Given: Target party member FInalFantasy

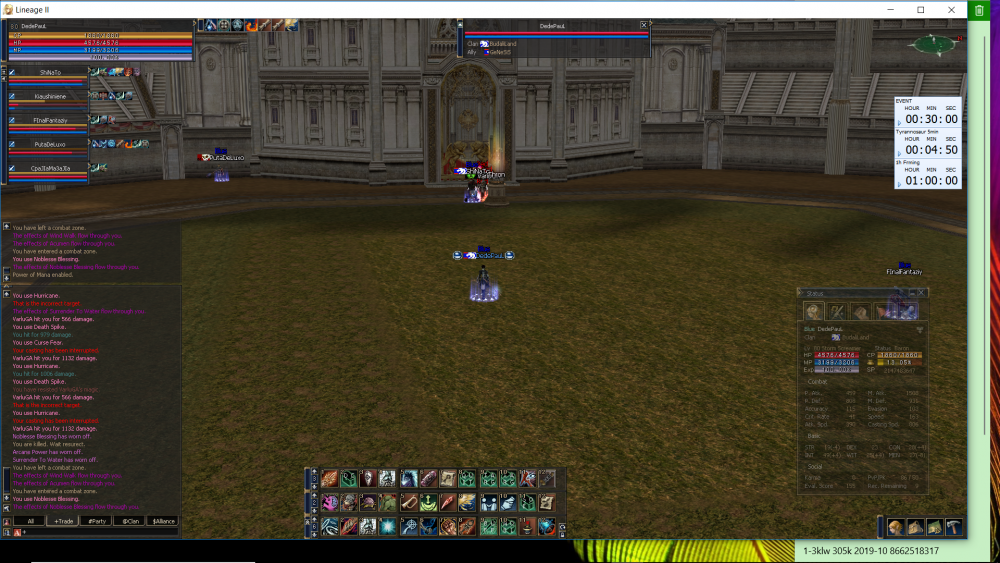Looking at the screenshot, I should click(x=50, y=120).
